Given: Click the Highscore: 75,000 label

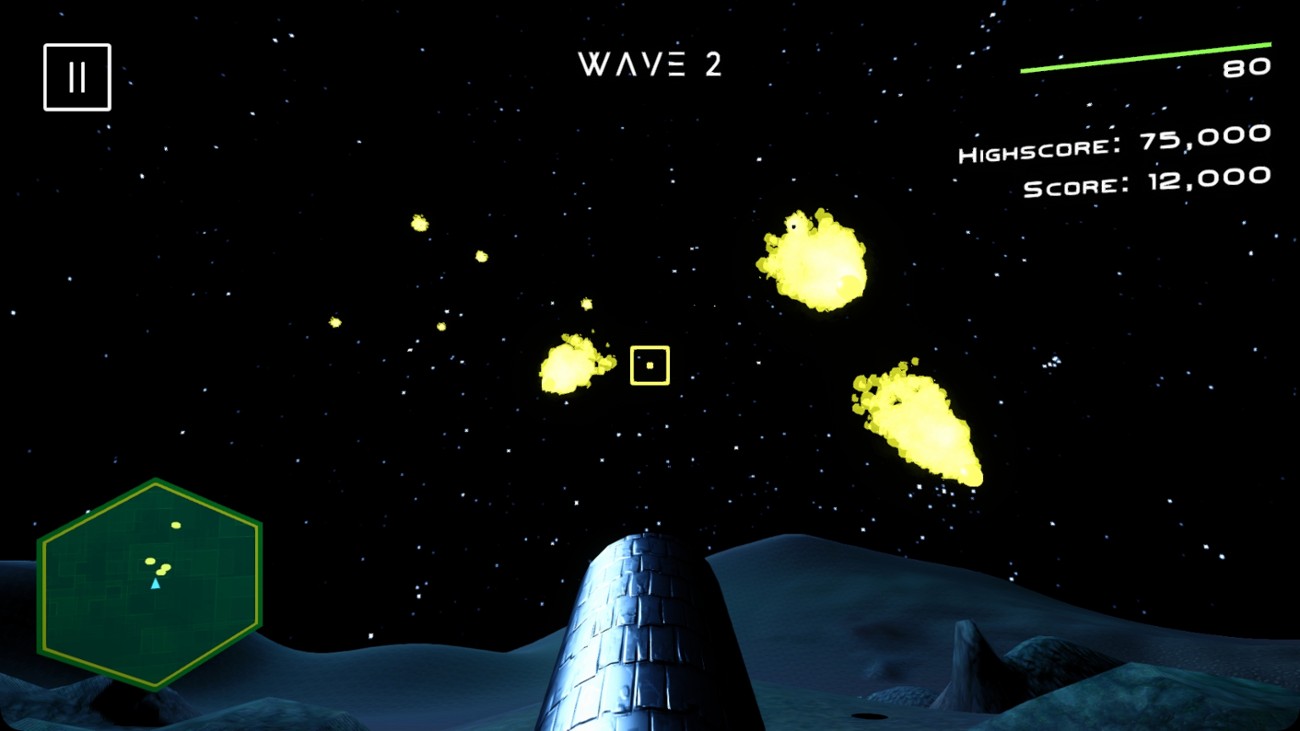Looking at the screenshot, I should (1113, 142).
